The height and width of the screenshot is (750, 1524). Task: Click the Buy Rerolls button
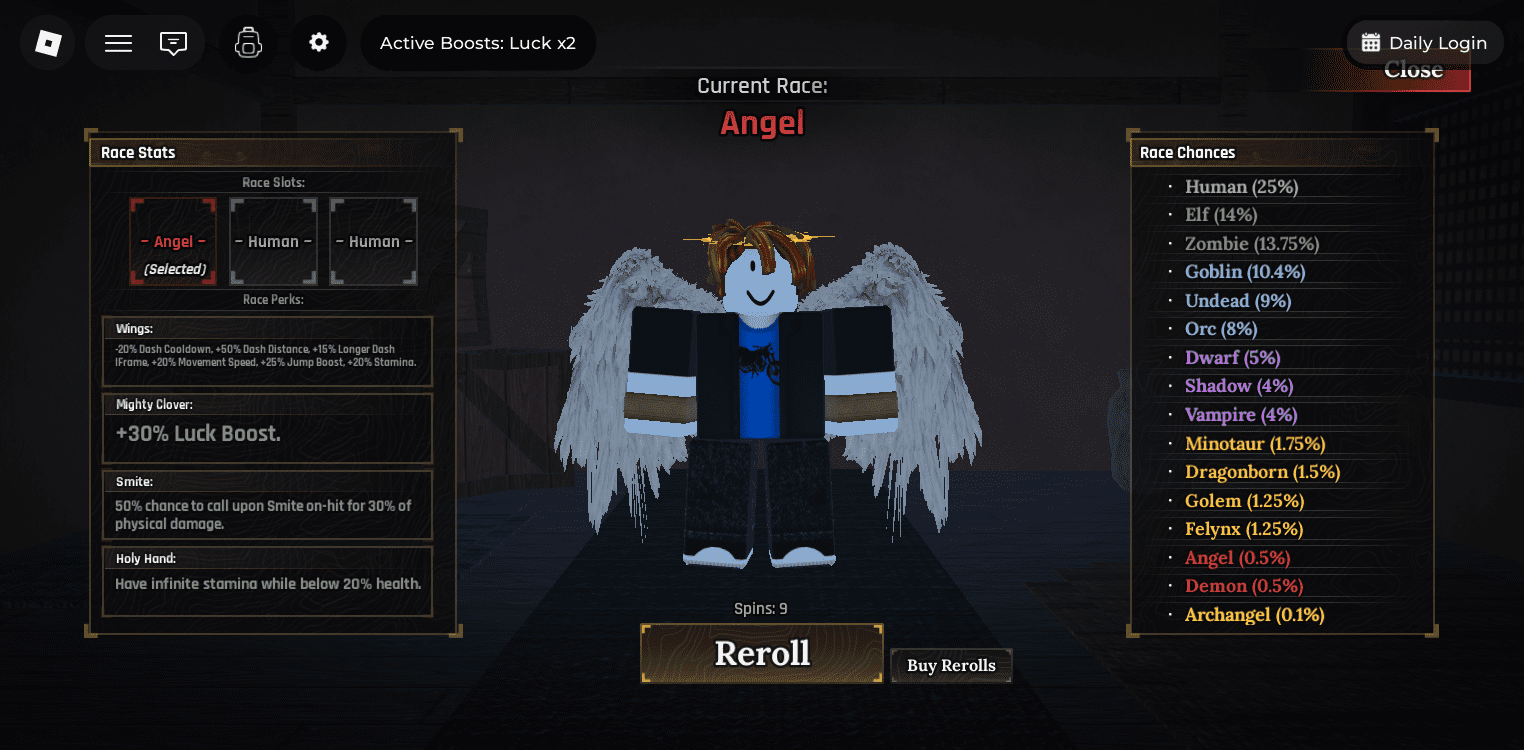tap(950, 664)
